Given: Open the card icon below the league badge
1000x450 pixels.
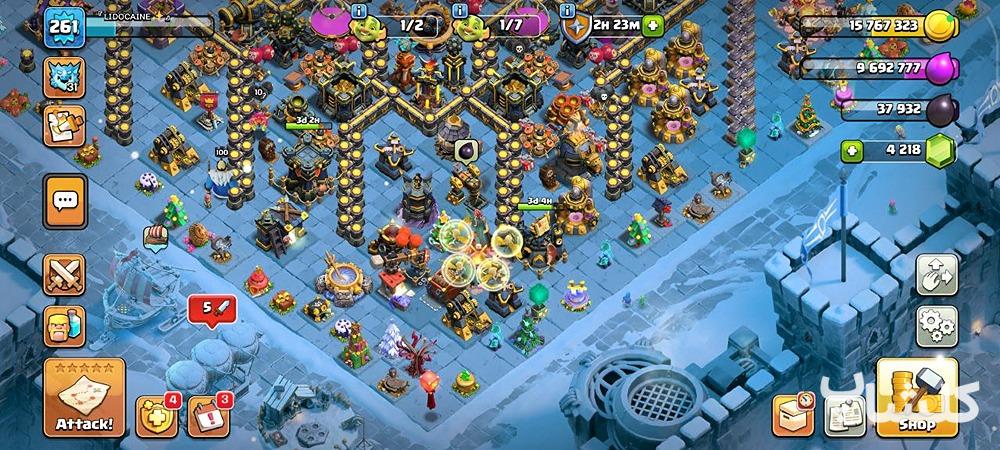Looking at the screenshot, I should pos(64,127).
